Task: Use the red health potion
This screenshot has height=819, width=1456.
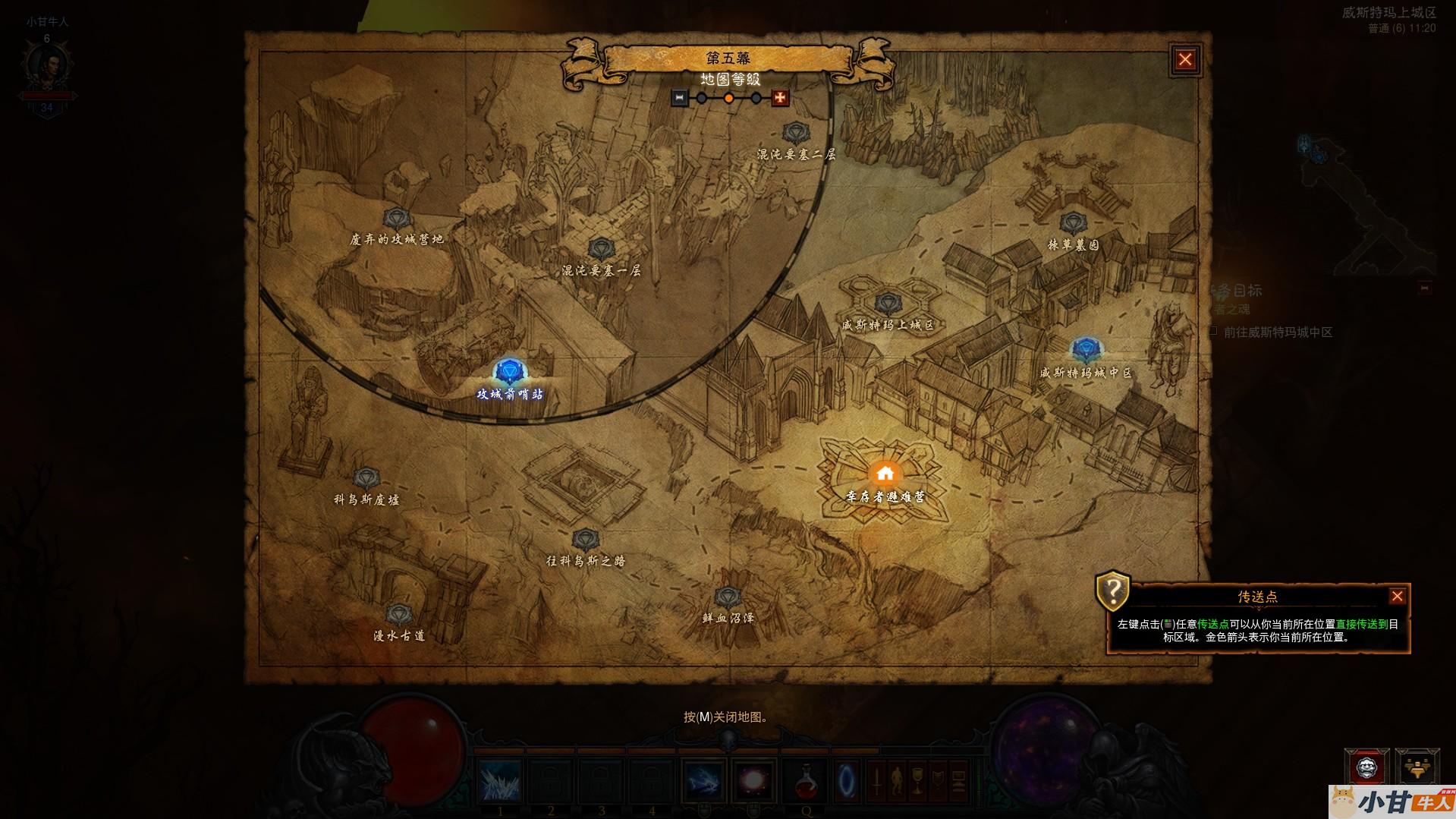Action: [x=805, y=781]
